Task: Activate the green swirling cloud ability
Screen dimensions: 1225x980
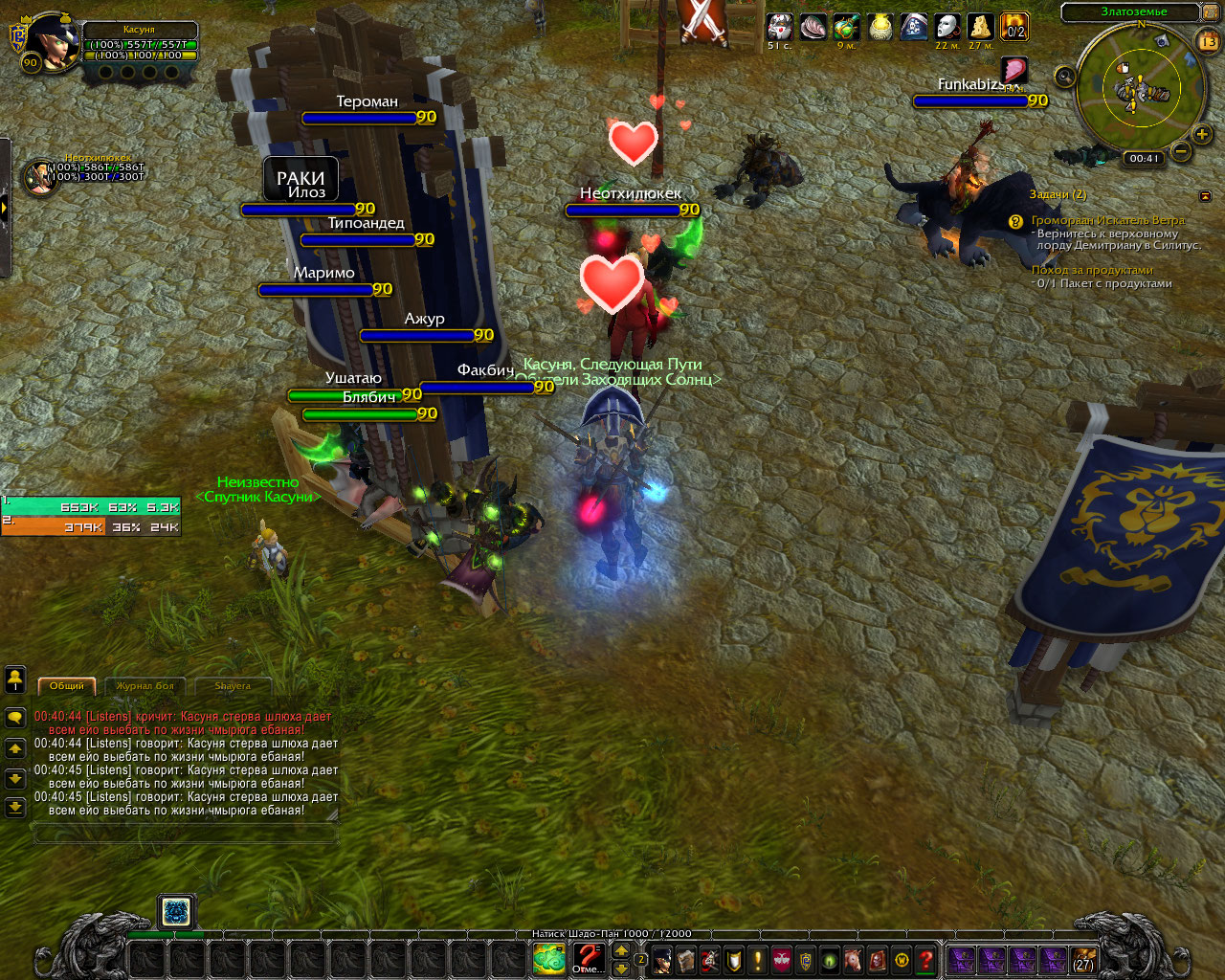Action: pos(549,959)
